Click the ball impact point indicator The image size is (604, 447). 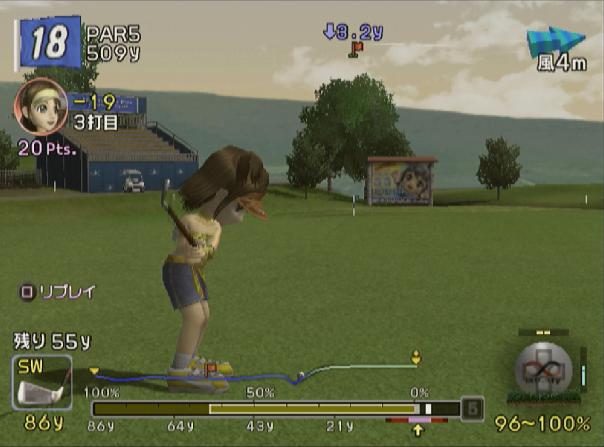[x=543, y=370]
